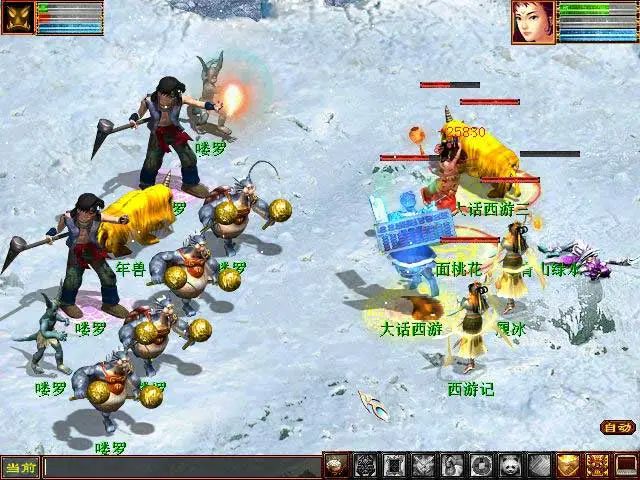640x480 pixels.
Task: Open the computer monitor system icon
Action: [626, 465]
